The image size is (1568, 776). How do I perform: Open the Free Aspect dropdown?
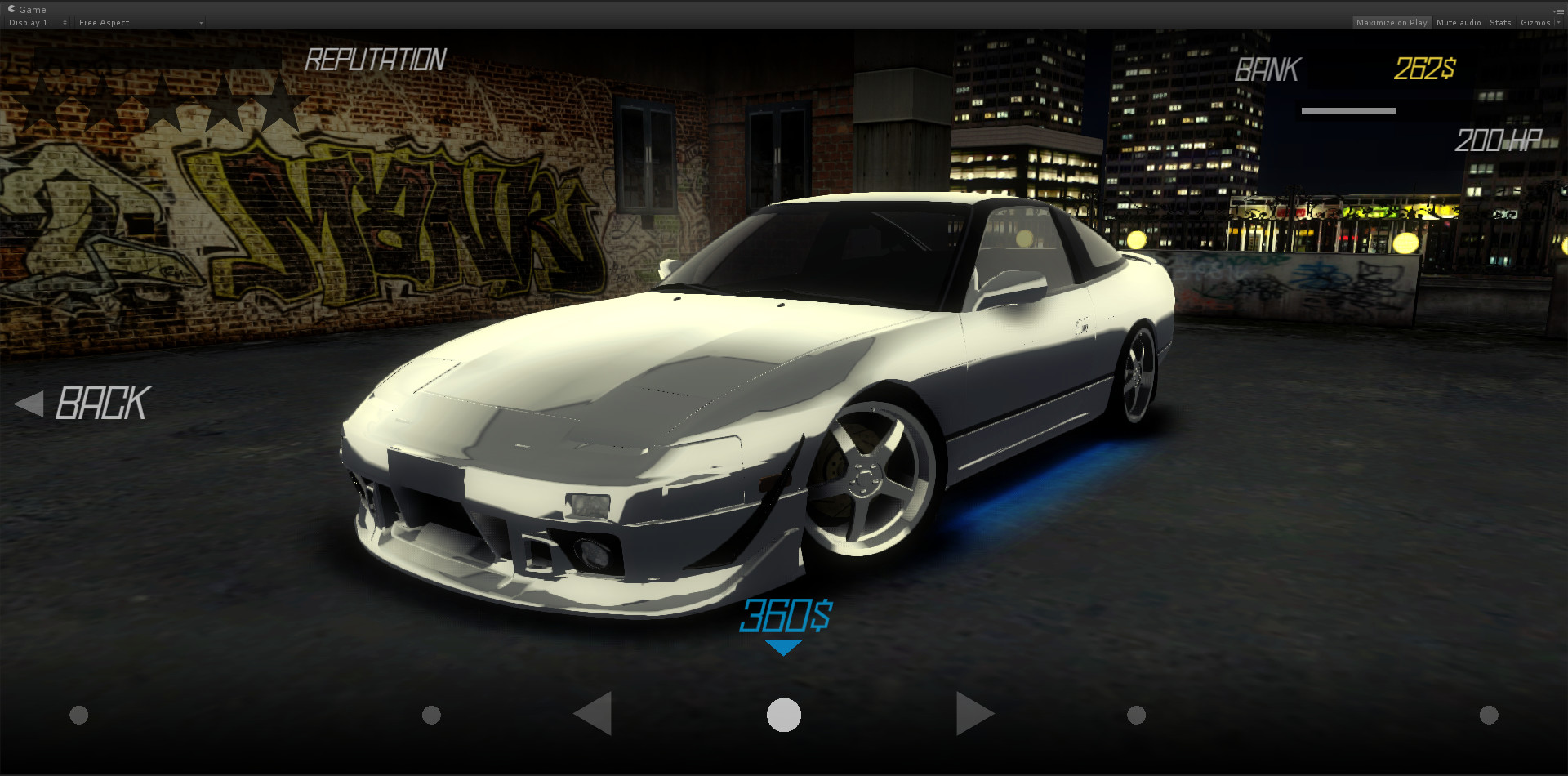point(139,22)
